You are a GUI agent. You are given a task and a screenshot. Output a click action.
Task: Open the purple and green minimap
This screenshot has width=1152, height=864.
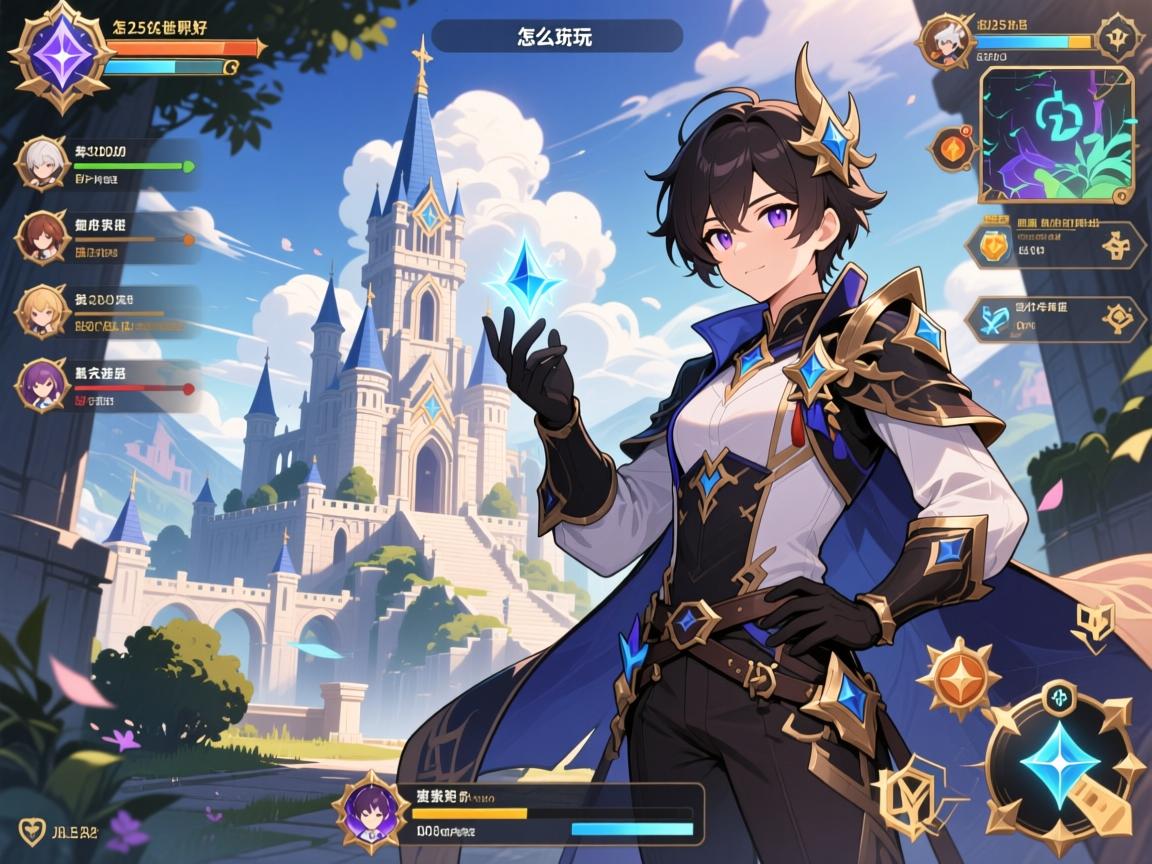(x=1056, y=136)
